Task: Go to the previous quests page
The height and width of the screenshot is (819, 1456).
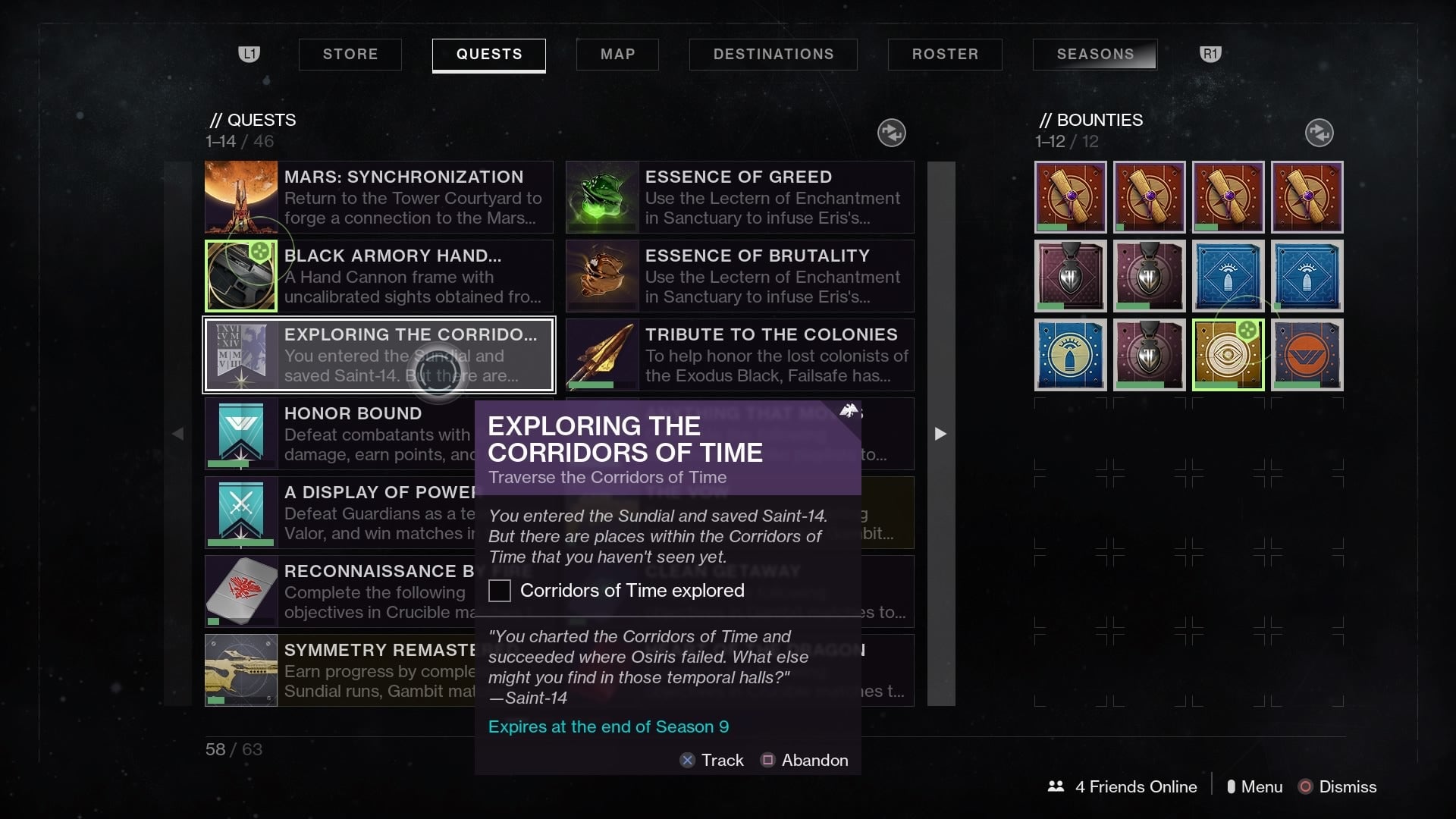Action: pos(178,434)
